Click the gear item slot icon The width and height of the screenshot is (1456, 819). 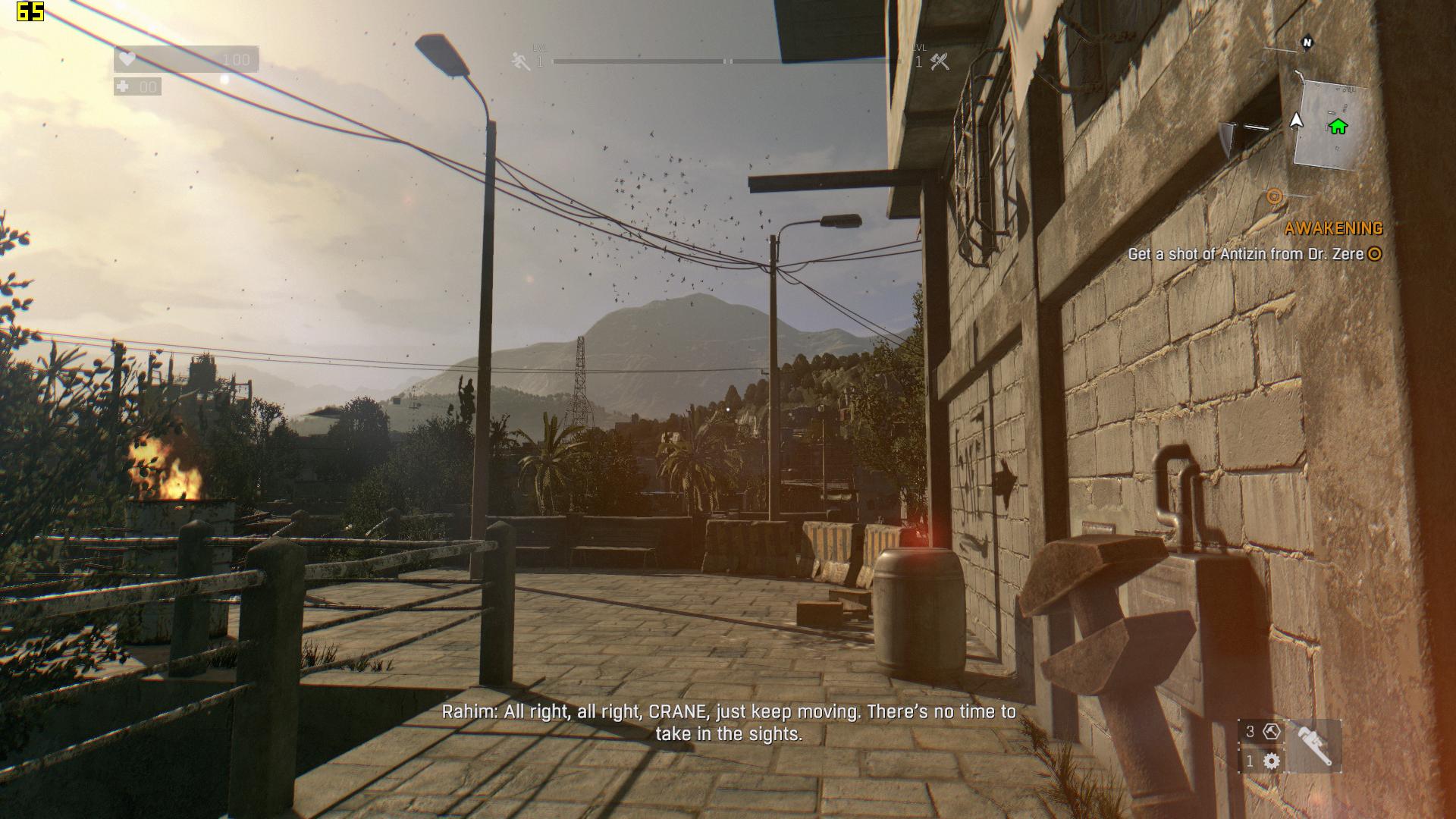pyautogui.click(x=1272, y=761)
